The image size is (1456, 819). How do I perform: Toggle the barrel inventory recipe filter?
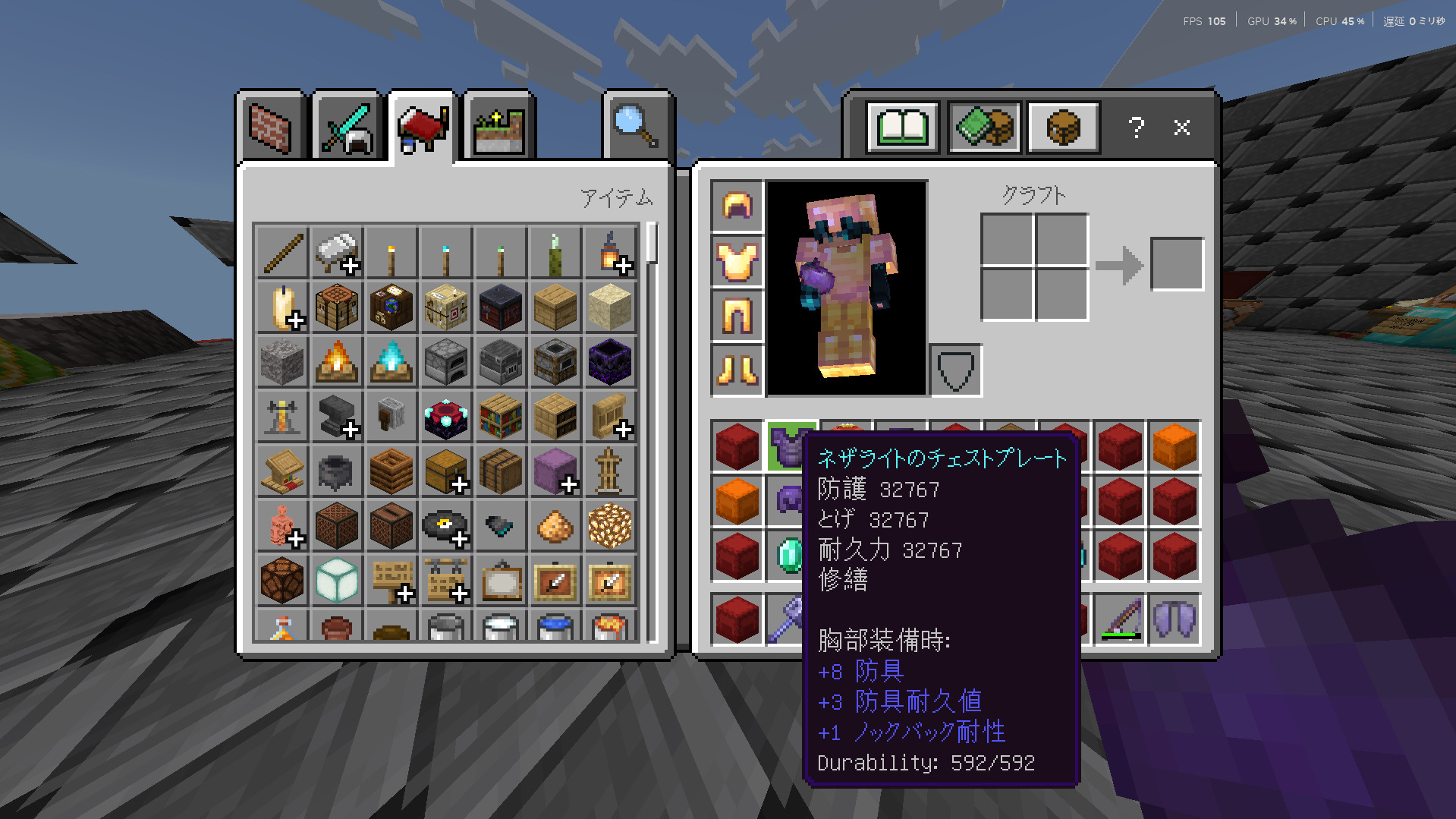[x=1062, y=127]
